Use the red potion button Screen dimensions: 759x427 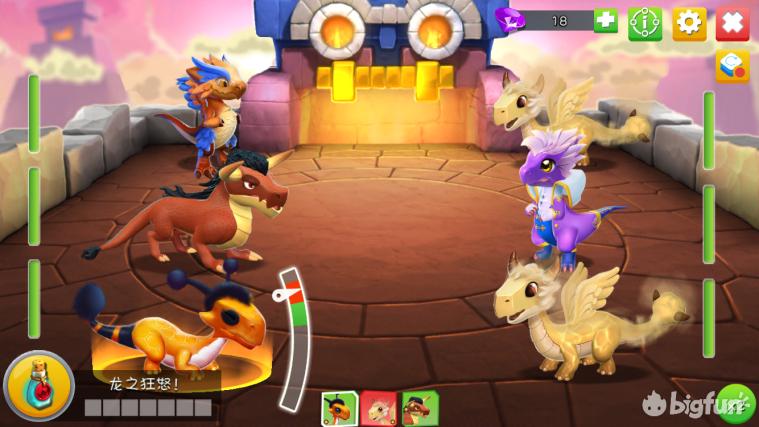tap(39, 387)
